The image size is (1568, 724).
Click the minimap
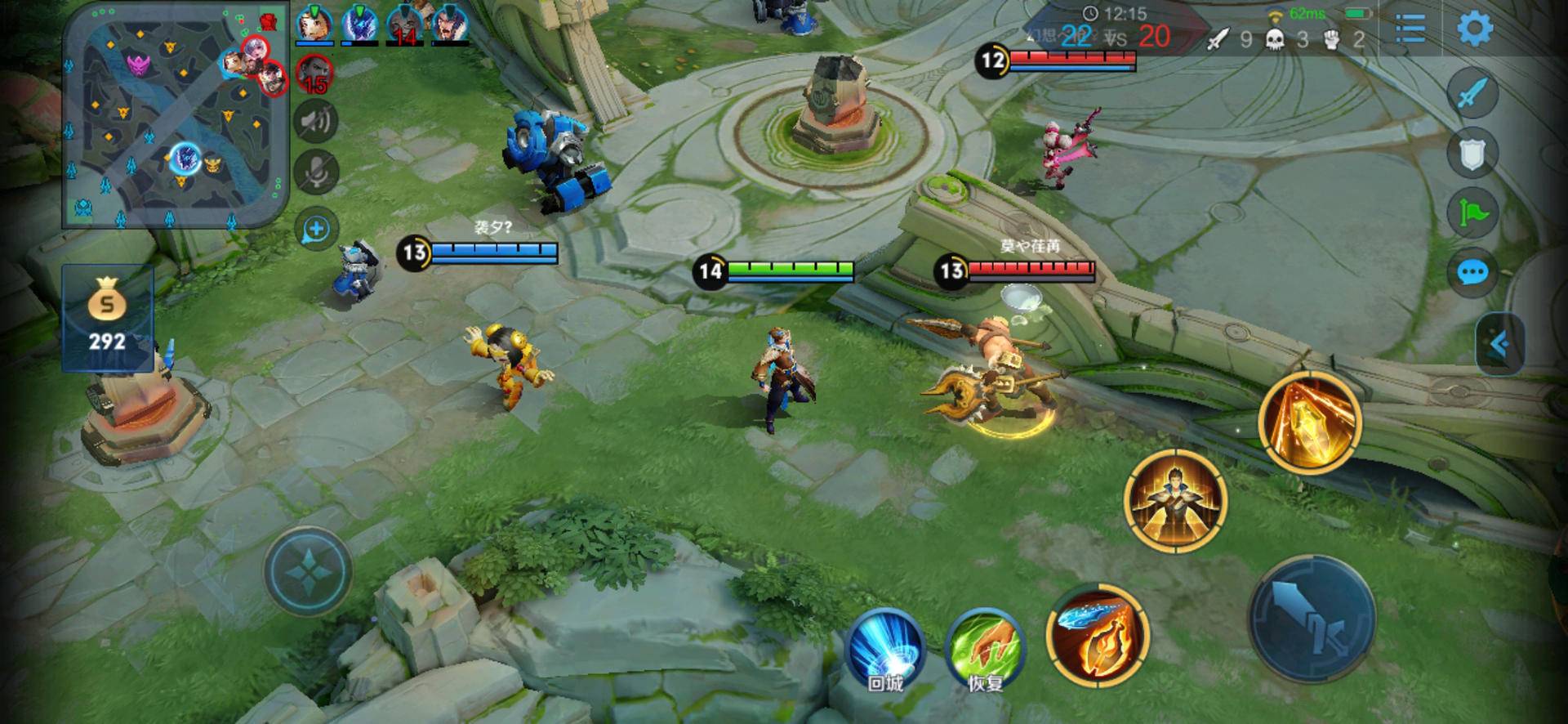tap(176, 114)
